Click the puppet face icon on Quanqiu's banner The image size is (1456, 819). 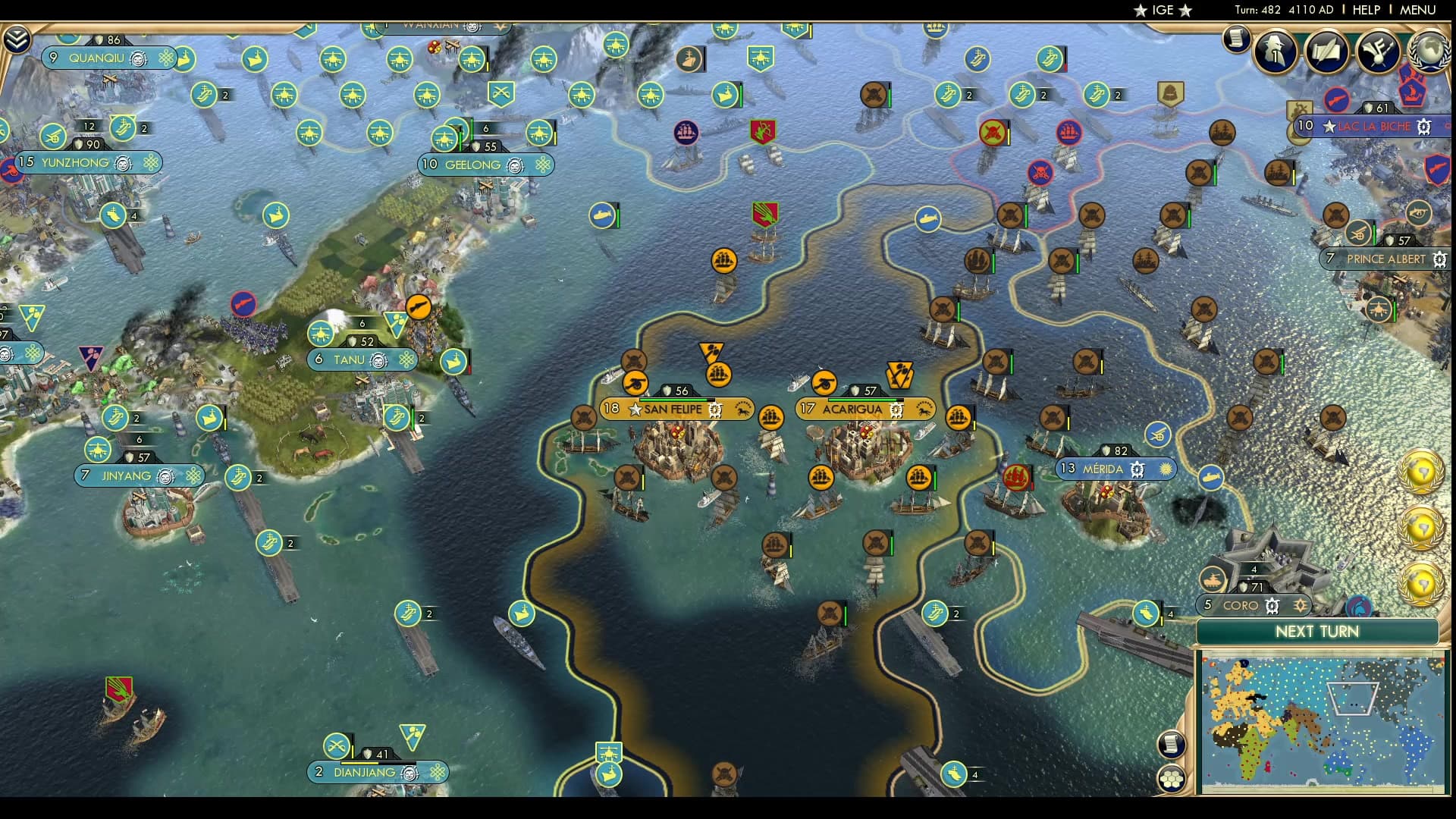[136, 58]
